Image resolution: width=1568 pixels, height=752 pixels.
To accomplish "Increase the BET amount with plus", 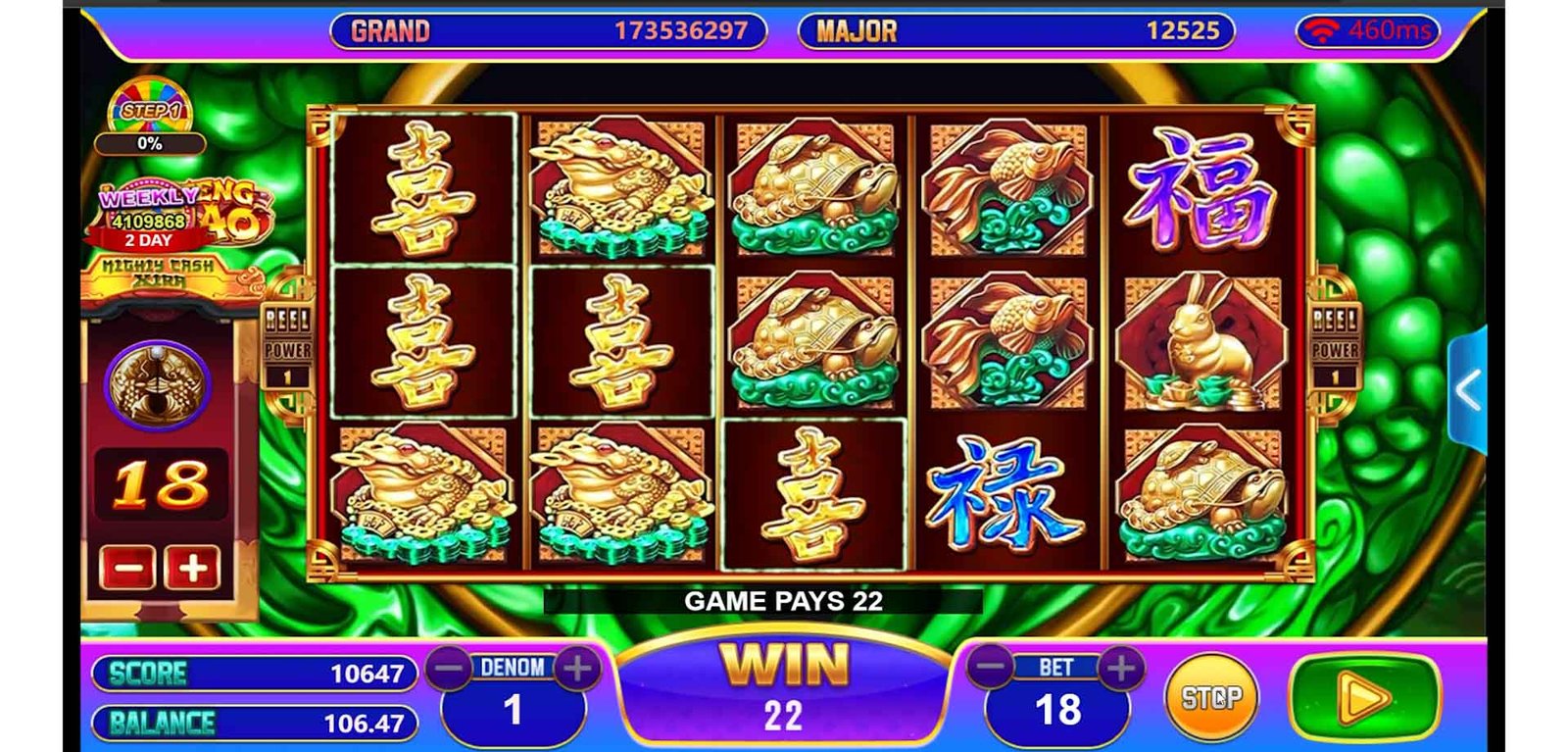I will [1121, 668].
